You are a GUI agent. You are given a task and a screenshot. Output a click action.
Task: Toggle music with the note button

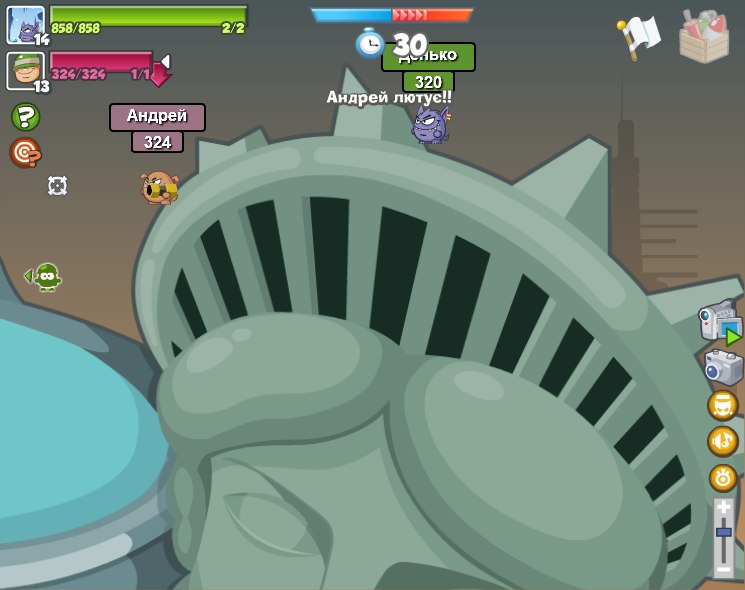(x=722, y=441)
